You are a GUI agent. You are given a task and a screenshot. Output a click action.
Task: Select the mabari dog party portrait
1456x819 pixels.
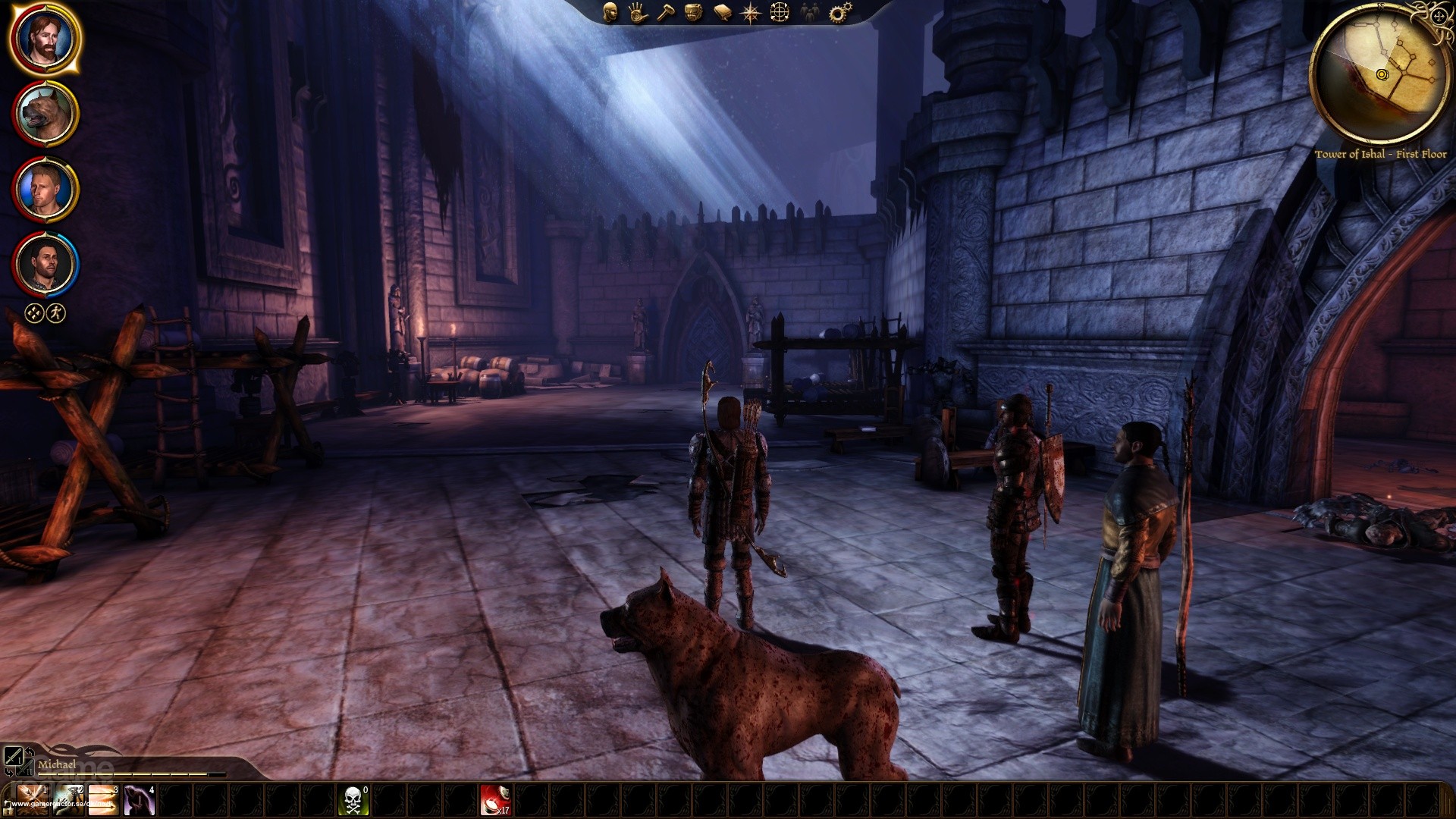click(x=45, y=114)
